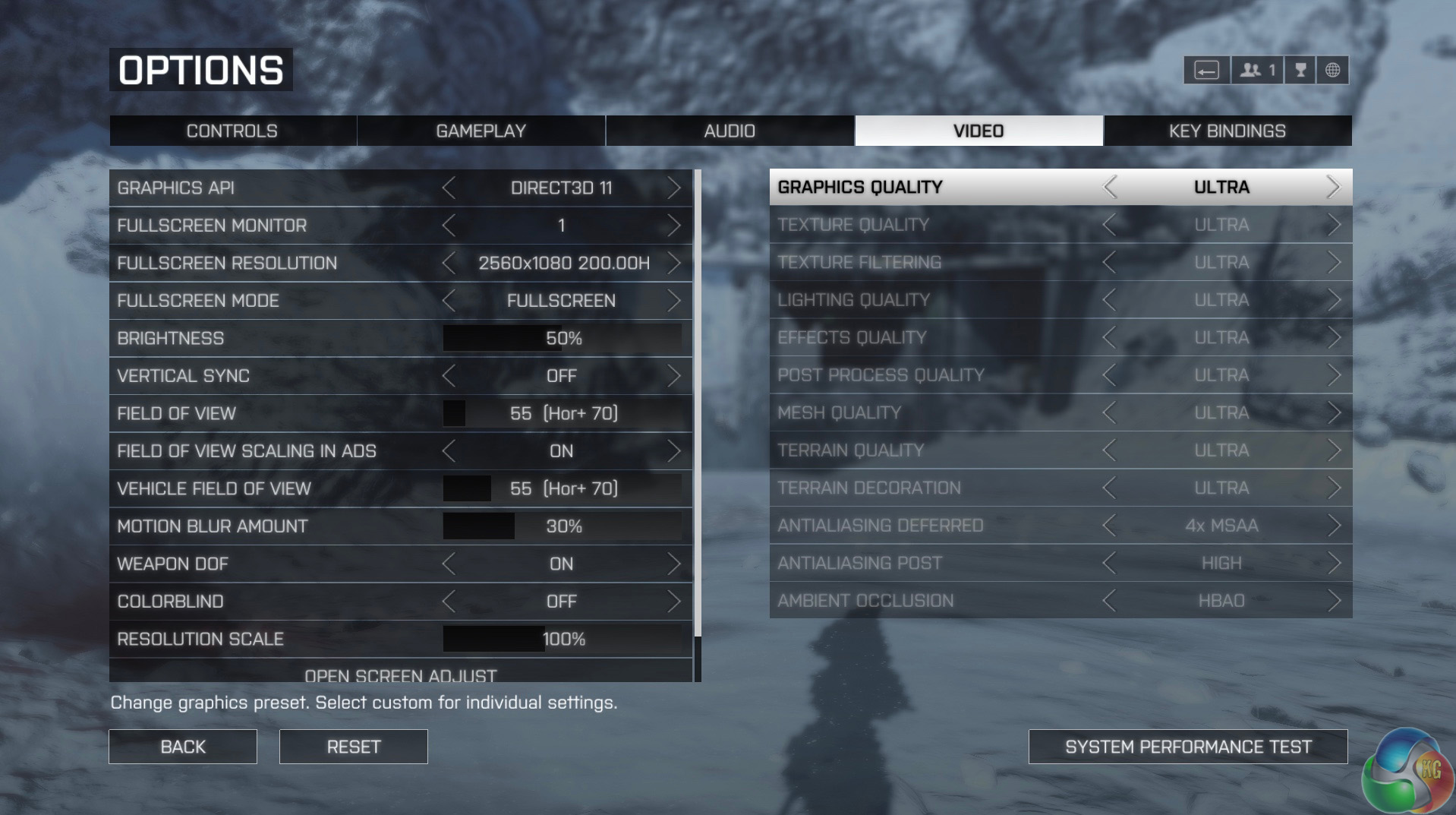Toggle Vertical Sync using its right arrow
The image size is (1456, 815).
click(x=673, y=376)
